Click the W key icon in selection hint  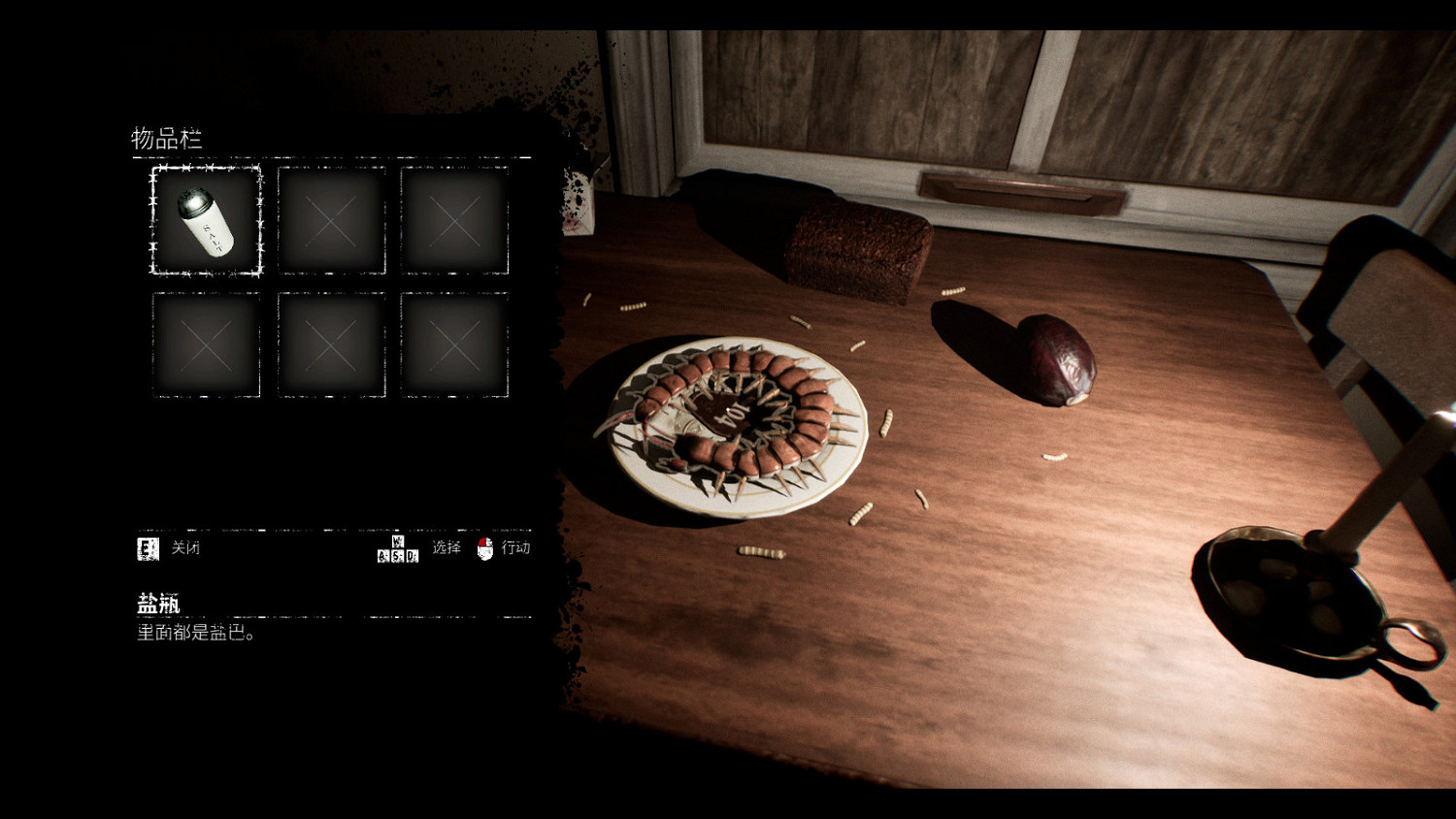click(x=396, y=541)
